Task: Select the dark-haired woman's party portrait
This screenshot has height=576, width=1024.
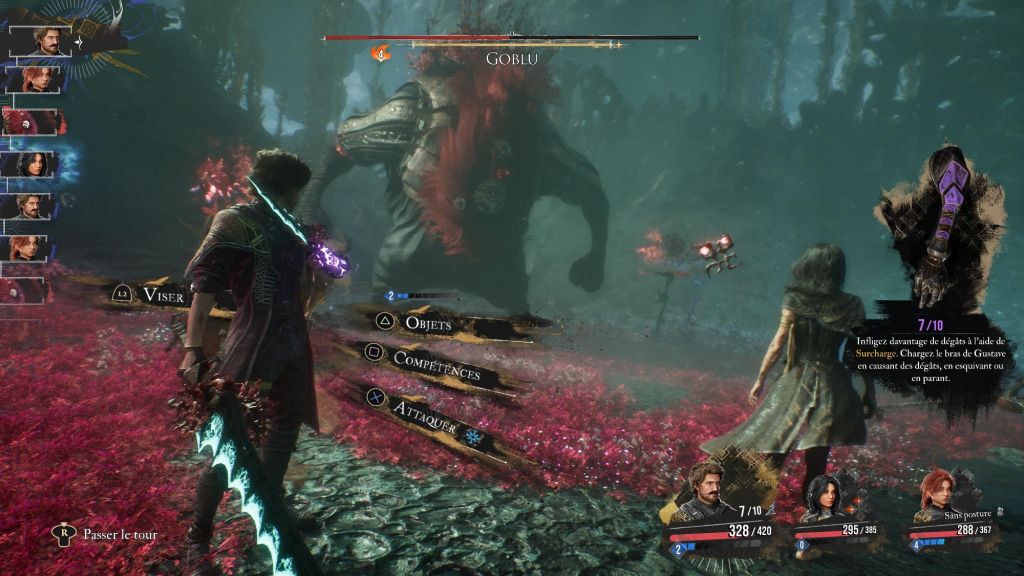Action: (x=827, y=495)
